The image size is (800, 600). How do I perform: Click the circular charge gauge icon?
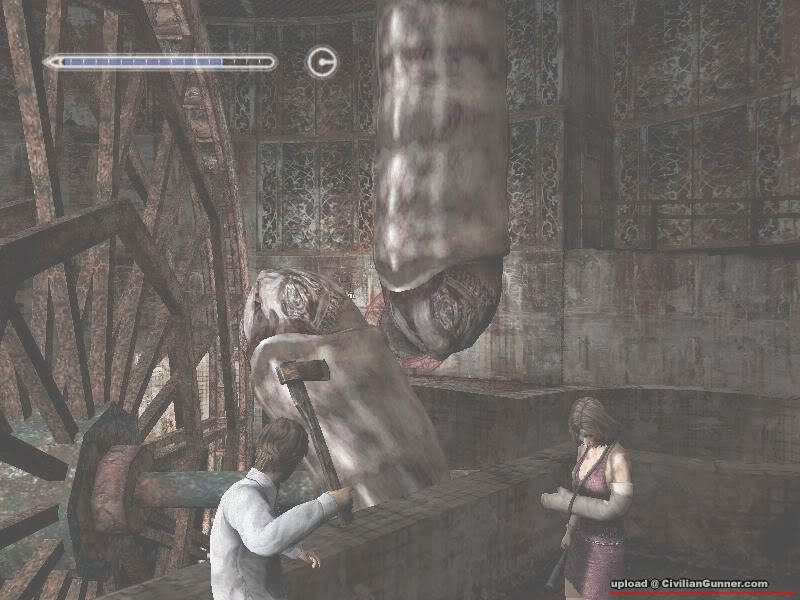click(x=321, y=62)
